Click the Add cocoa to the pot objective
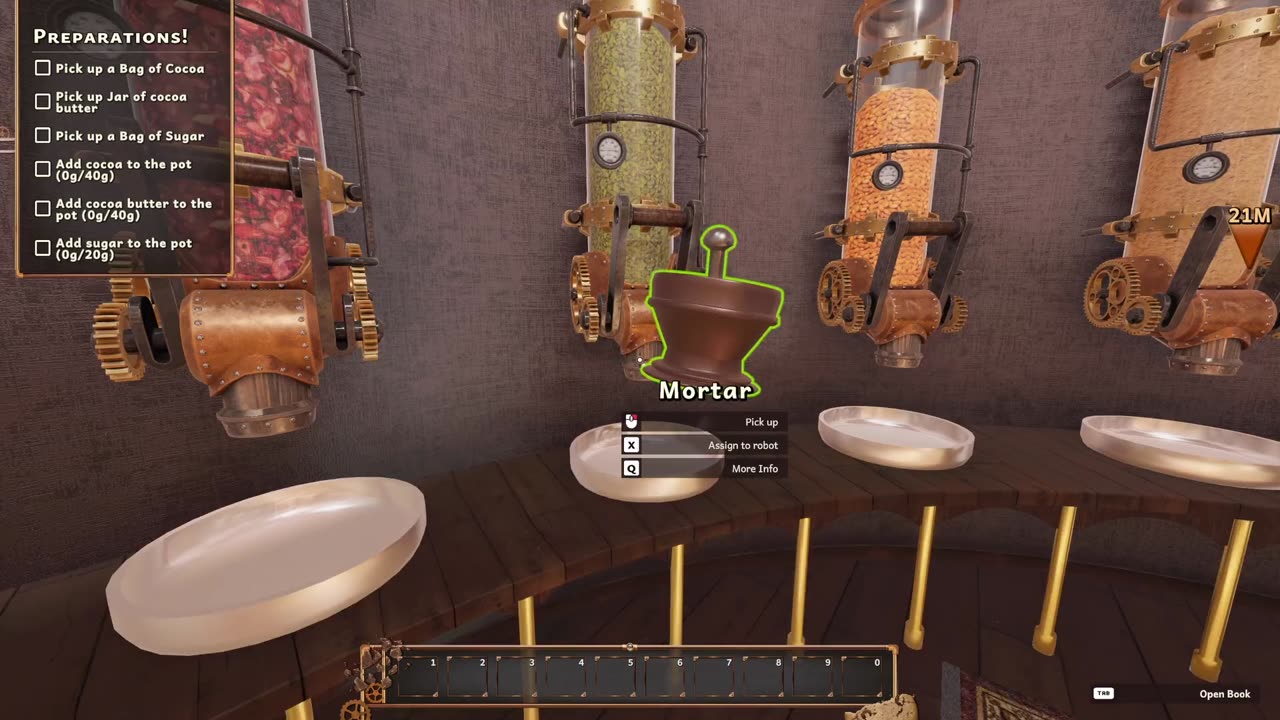Viewport: 1280px width, 720px height. (x=42, y=169)
